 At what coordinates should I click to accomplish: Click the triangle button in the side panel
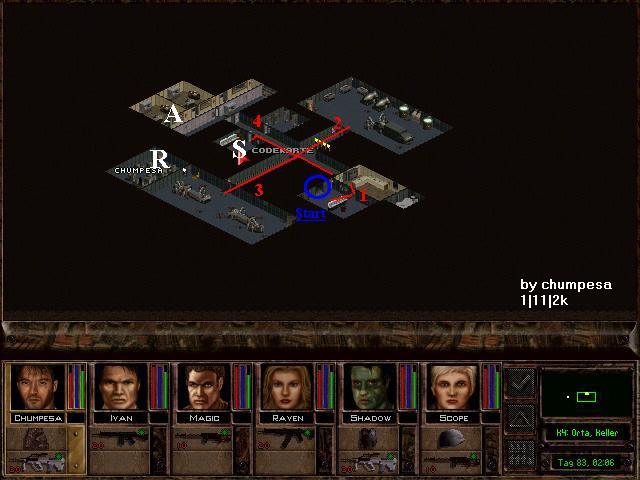coord(520,415)
